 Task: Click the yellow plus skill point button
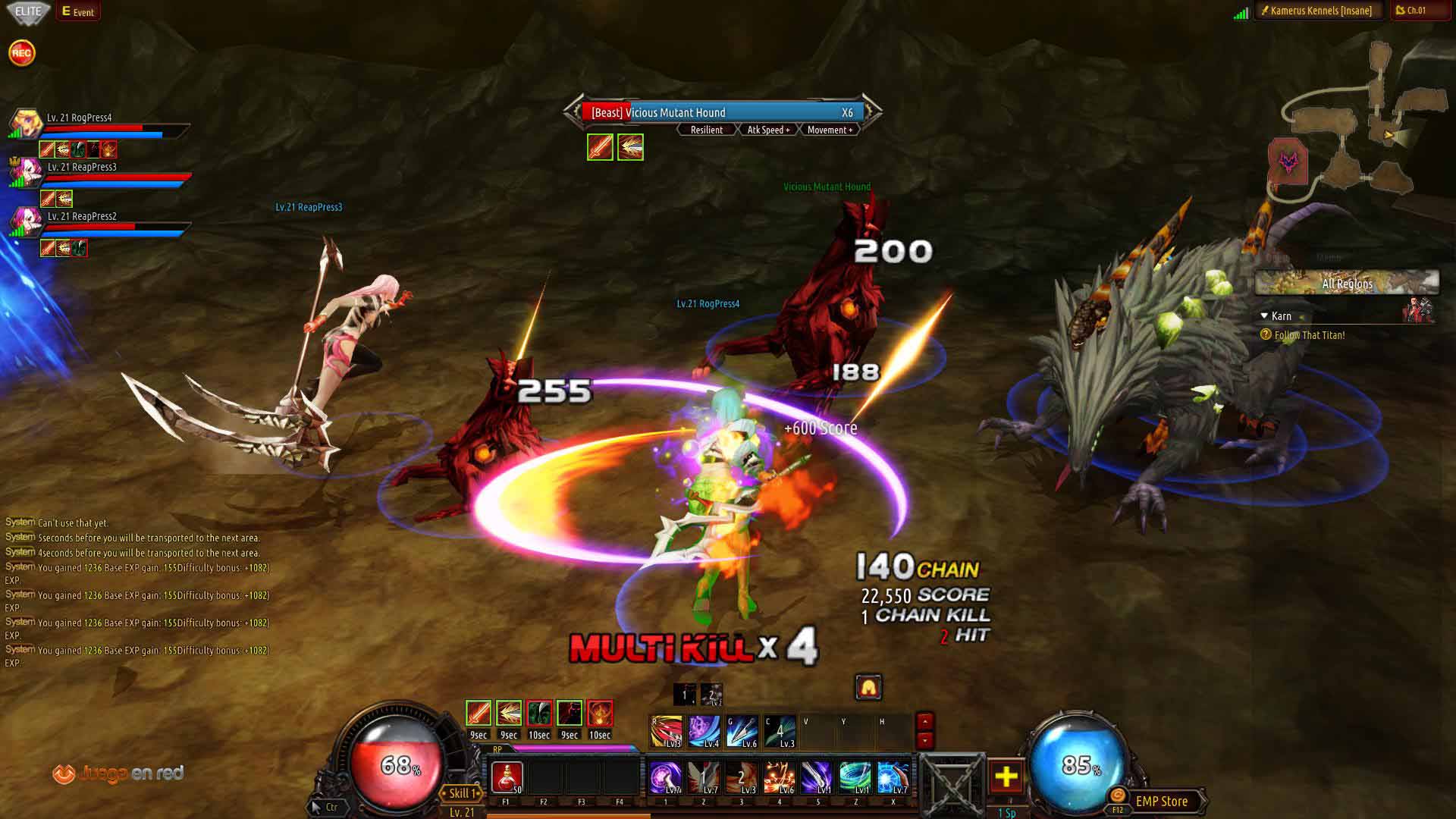(1006, 777)
